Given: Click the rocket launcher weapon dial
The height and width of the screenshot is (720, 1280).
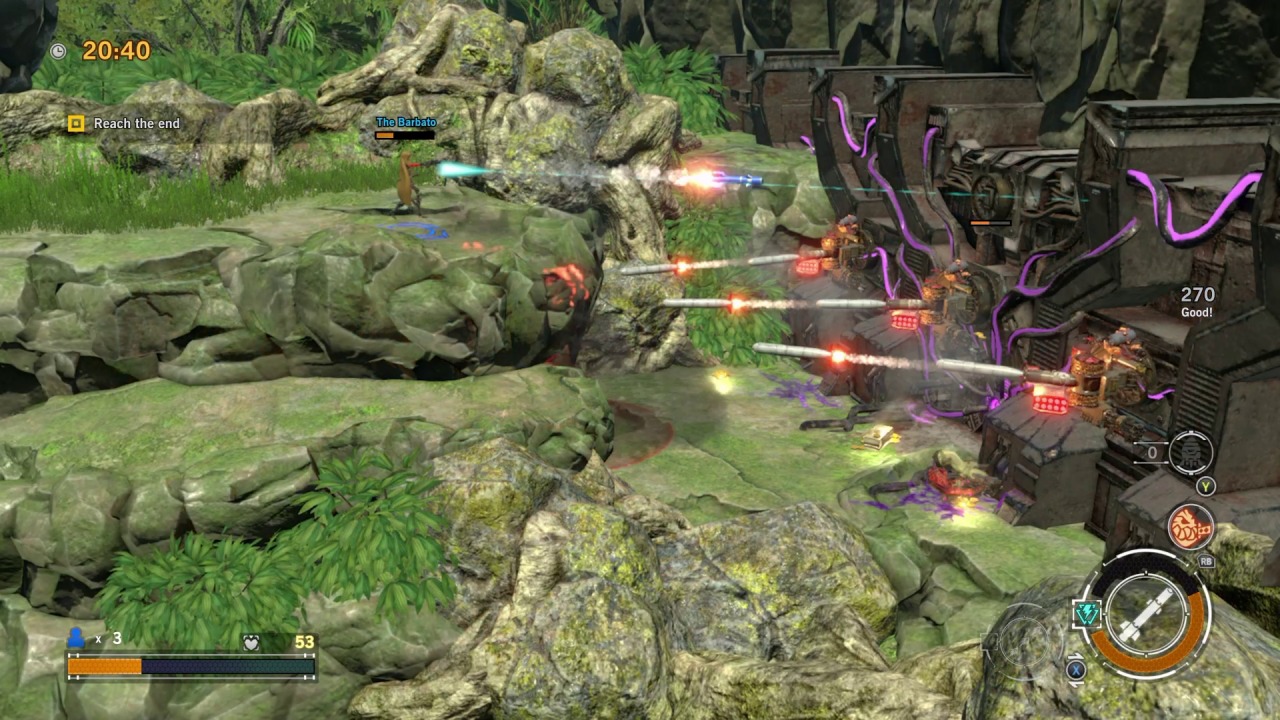Looking at the screenshot, I should 1145,612.
